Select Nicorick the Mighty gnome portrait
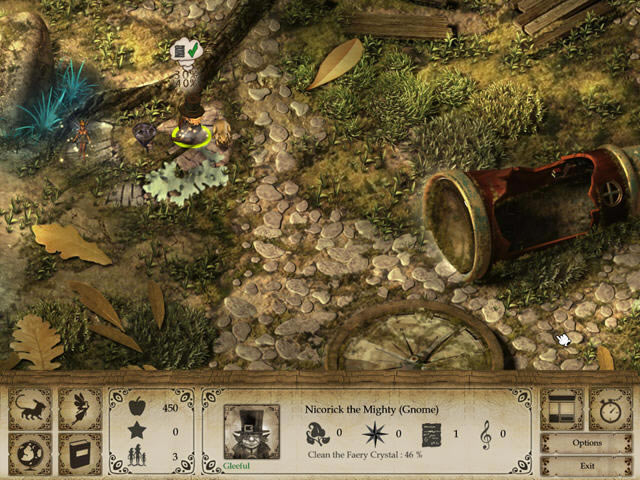The image size is (640, 480). tap(250, 431)
